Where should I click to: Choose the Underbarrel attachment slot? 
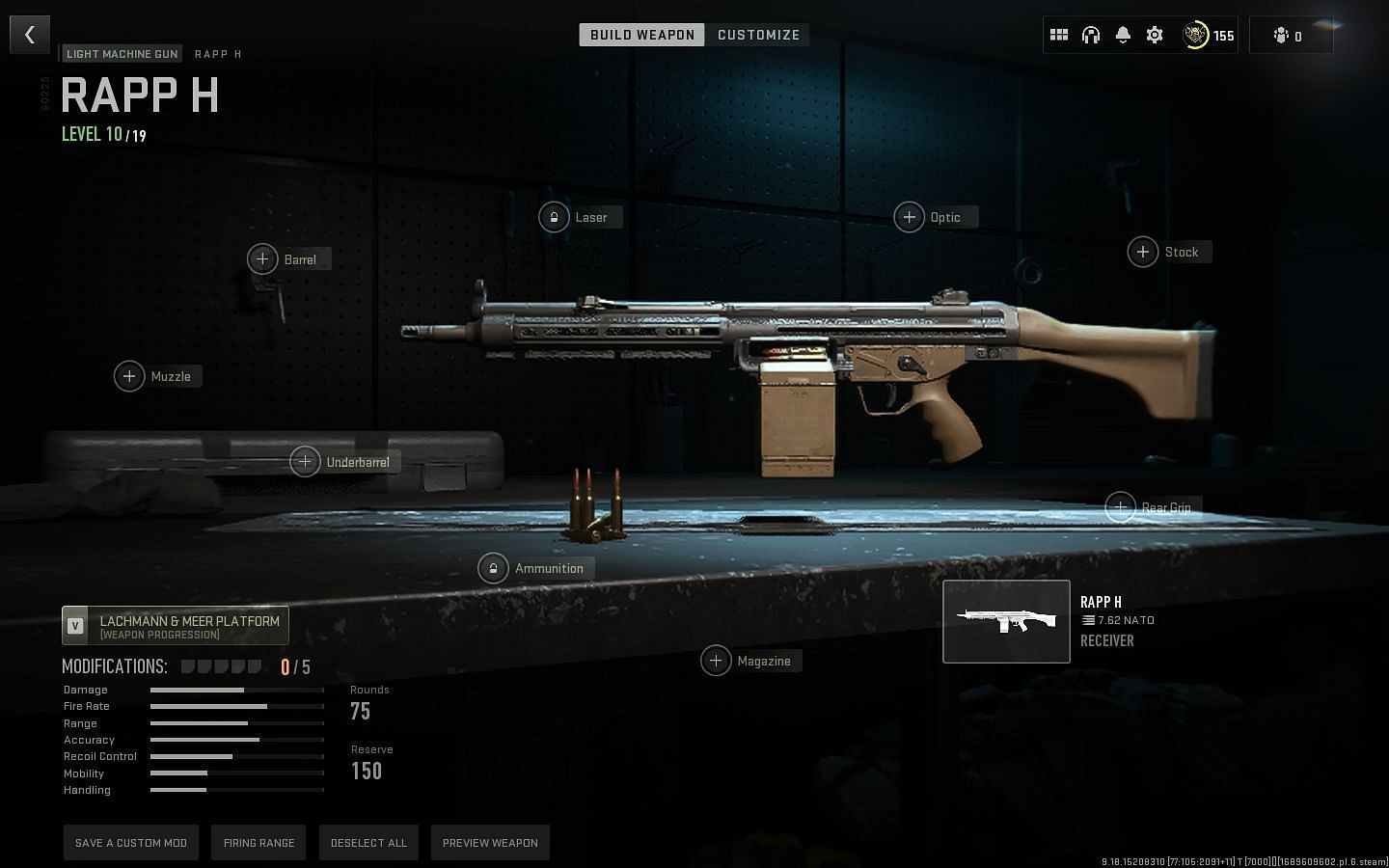coord(305,462)
